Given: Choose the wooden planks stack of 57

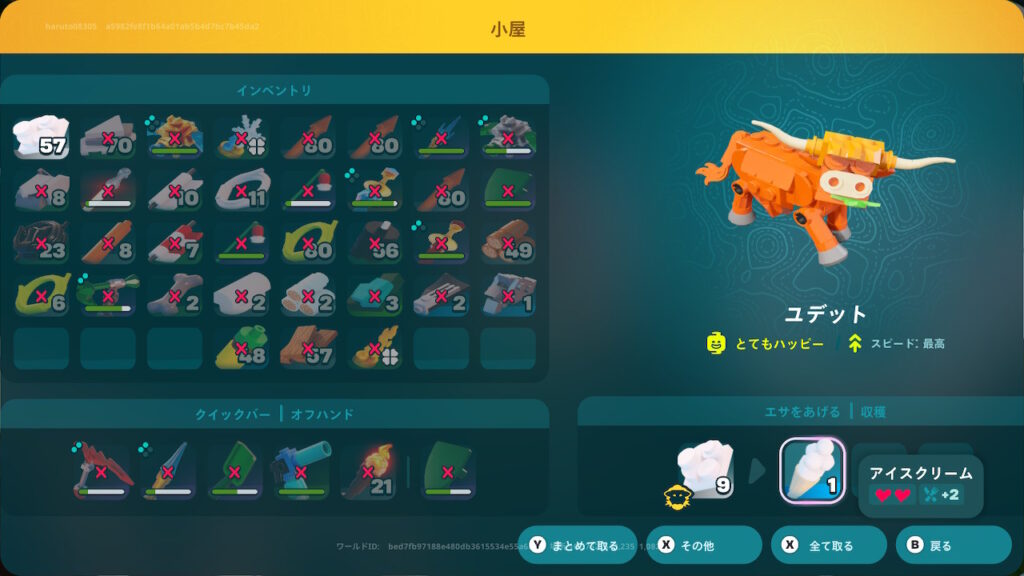Looking at the screenshot, I should 307,348.
